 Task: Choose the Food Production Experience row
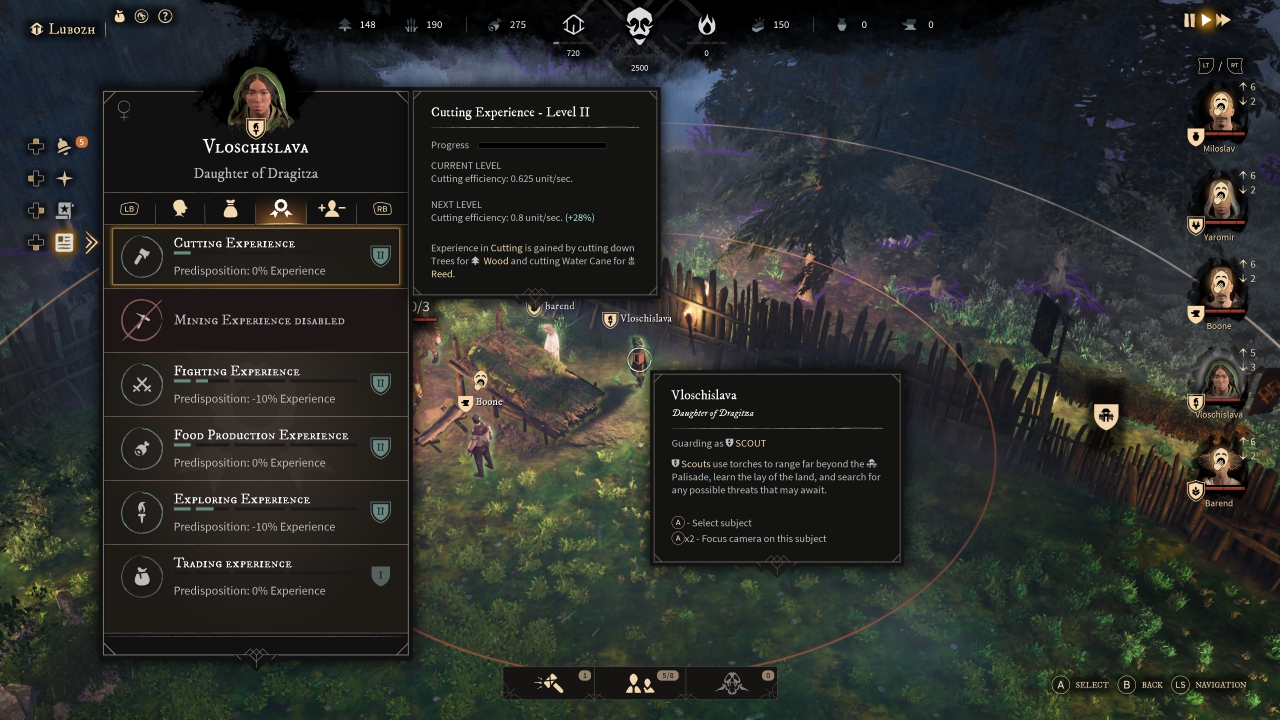tap(256, 448)
